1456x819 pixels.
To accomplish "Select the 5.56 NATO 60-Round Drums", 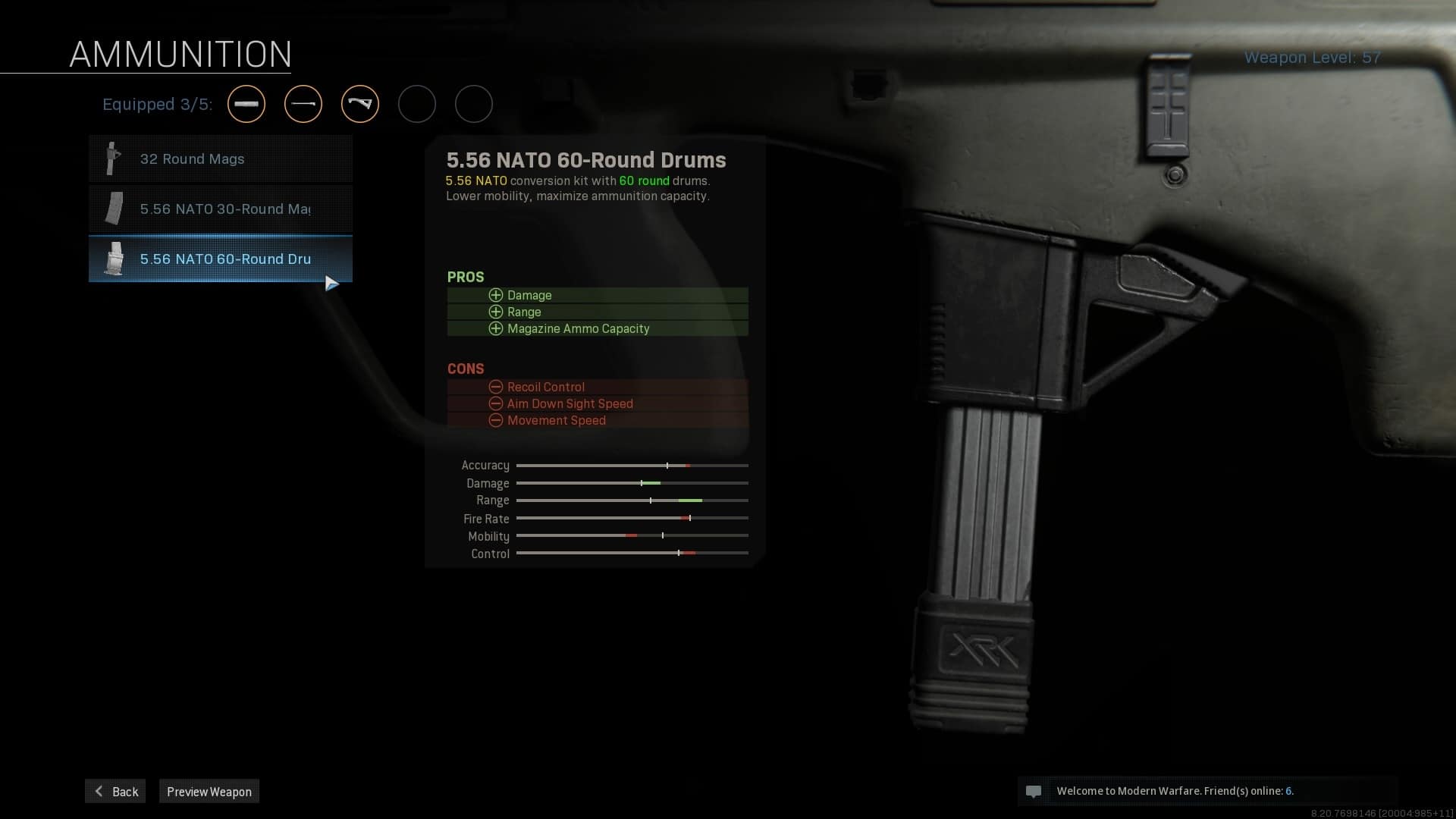I will [221, 259].
